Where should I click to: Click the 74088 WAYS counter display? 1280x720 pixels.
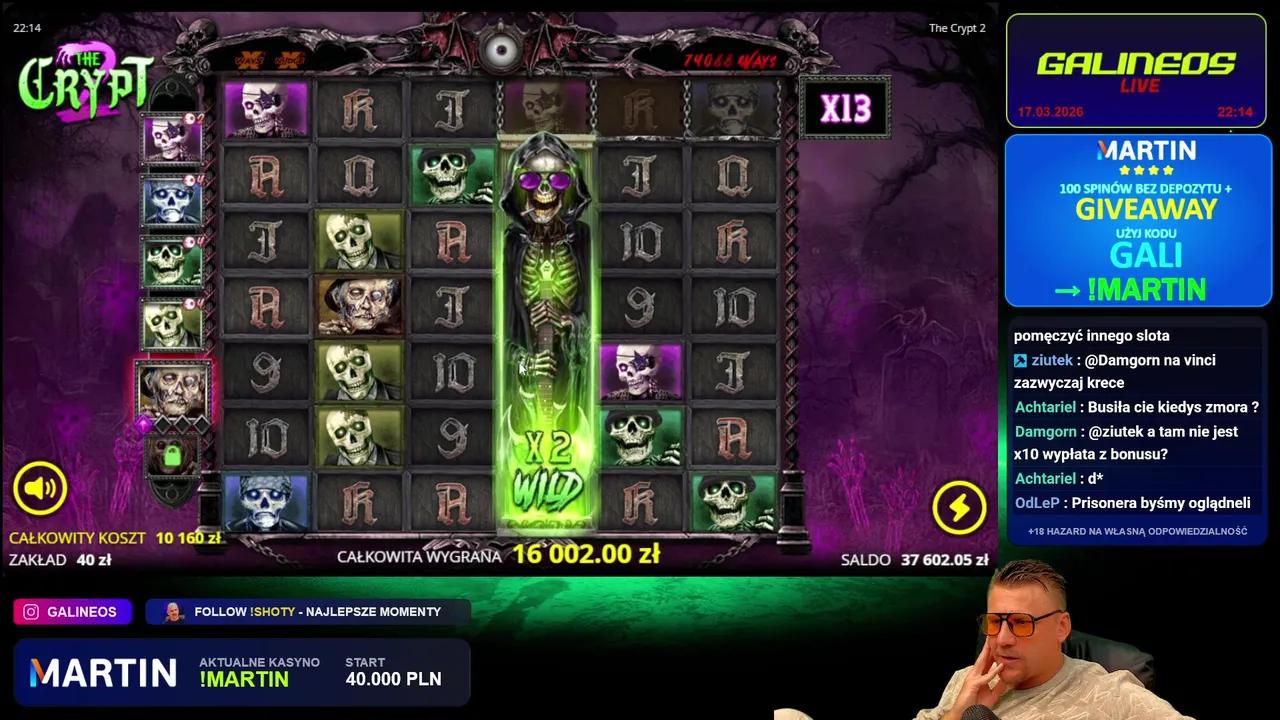point(733,60)
